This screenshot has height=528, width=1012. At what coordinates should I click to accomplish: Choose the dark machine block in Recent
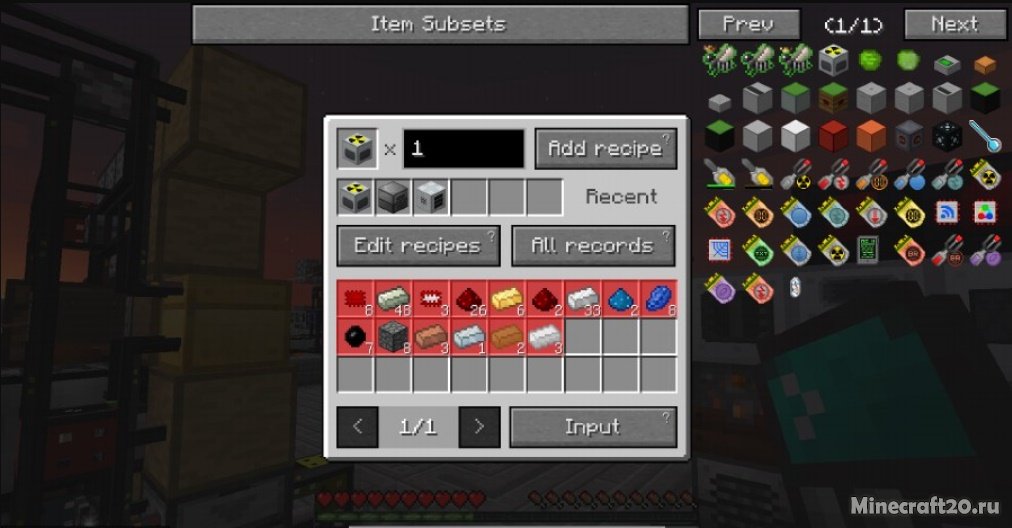point(393,197)
